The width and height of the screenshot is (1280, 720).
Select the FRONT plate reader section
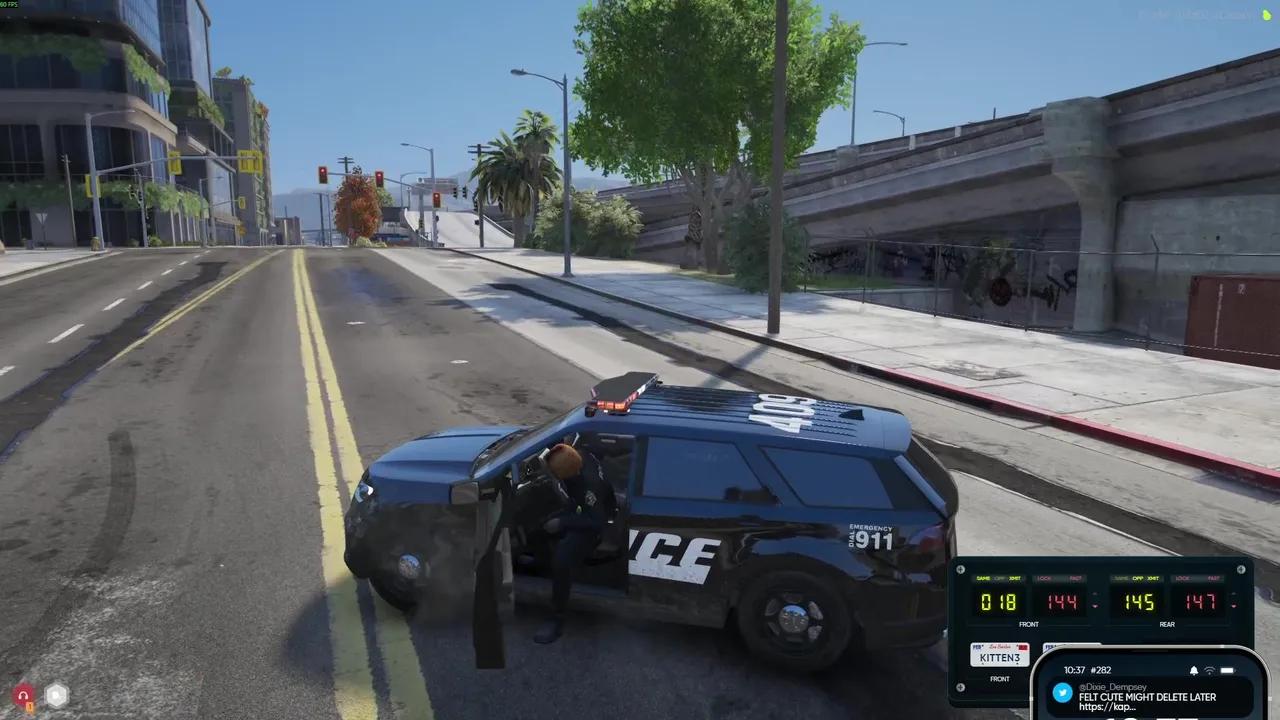1000,679
